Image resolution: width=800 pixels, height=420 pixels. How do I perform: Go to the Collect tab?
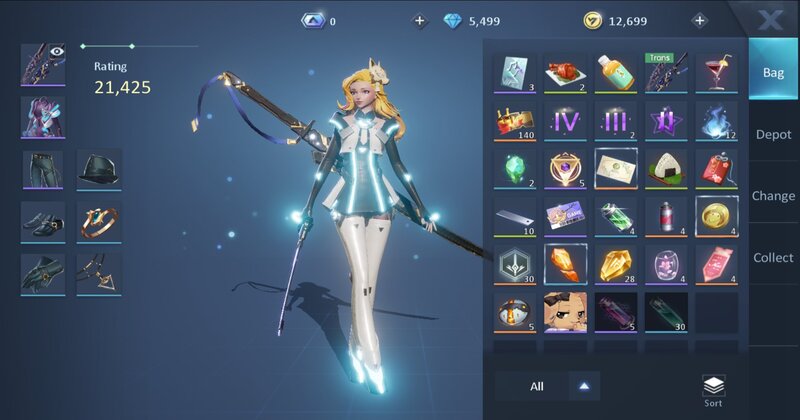tap(773, 257)
